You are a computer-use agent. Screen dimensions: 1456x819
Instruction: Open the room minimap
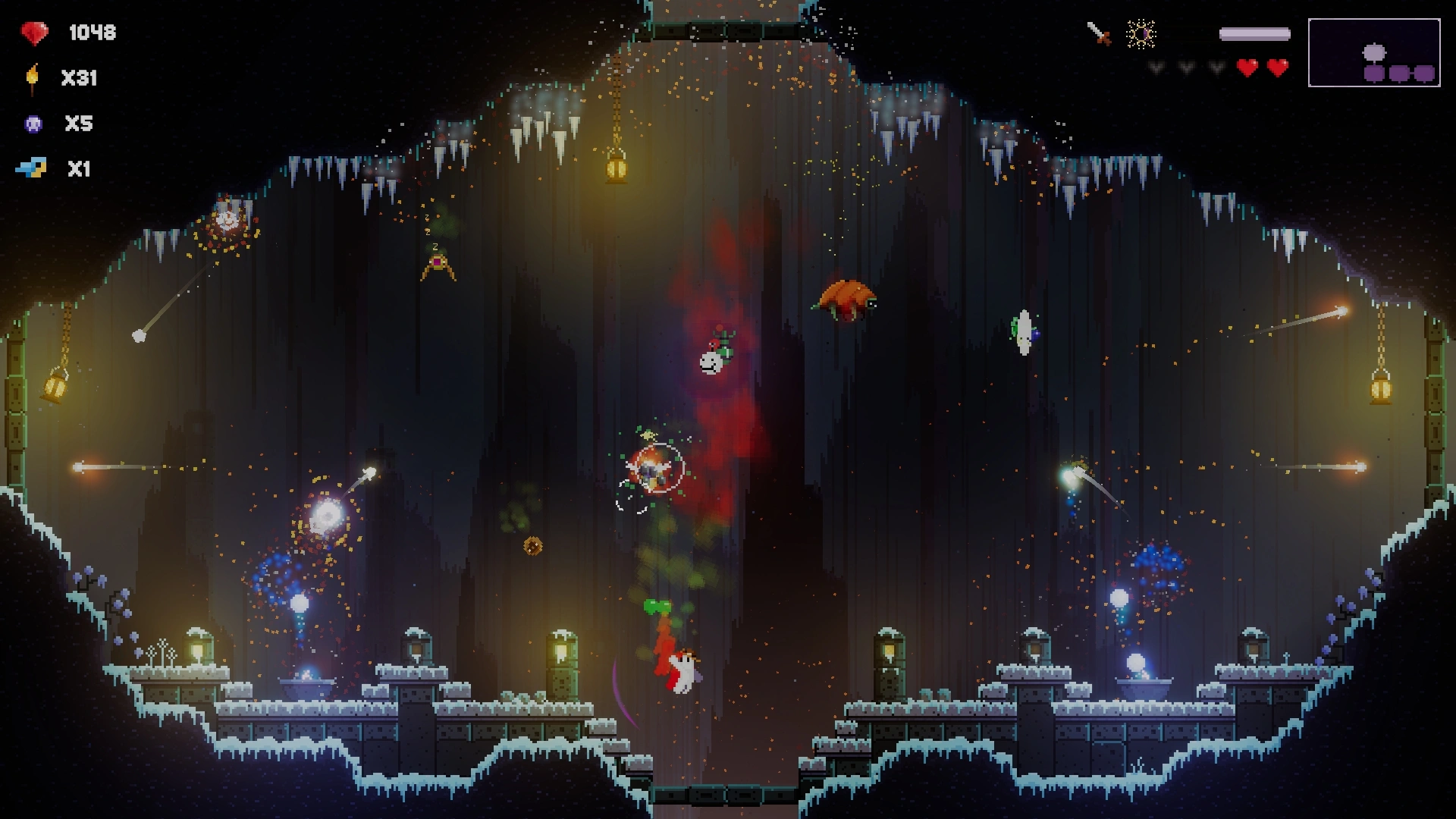click(x=1373, y=53)
